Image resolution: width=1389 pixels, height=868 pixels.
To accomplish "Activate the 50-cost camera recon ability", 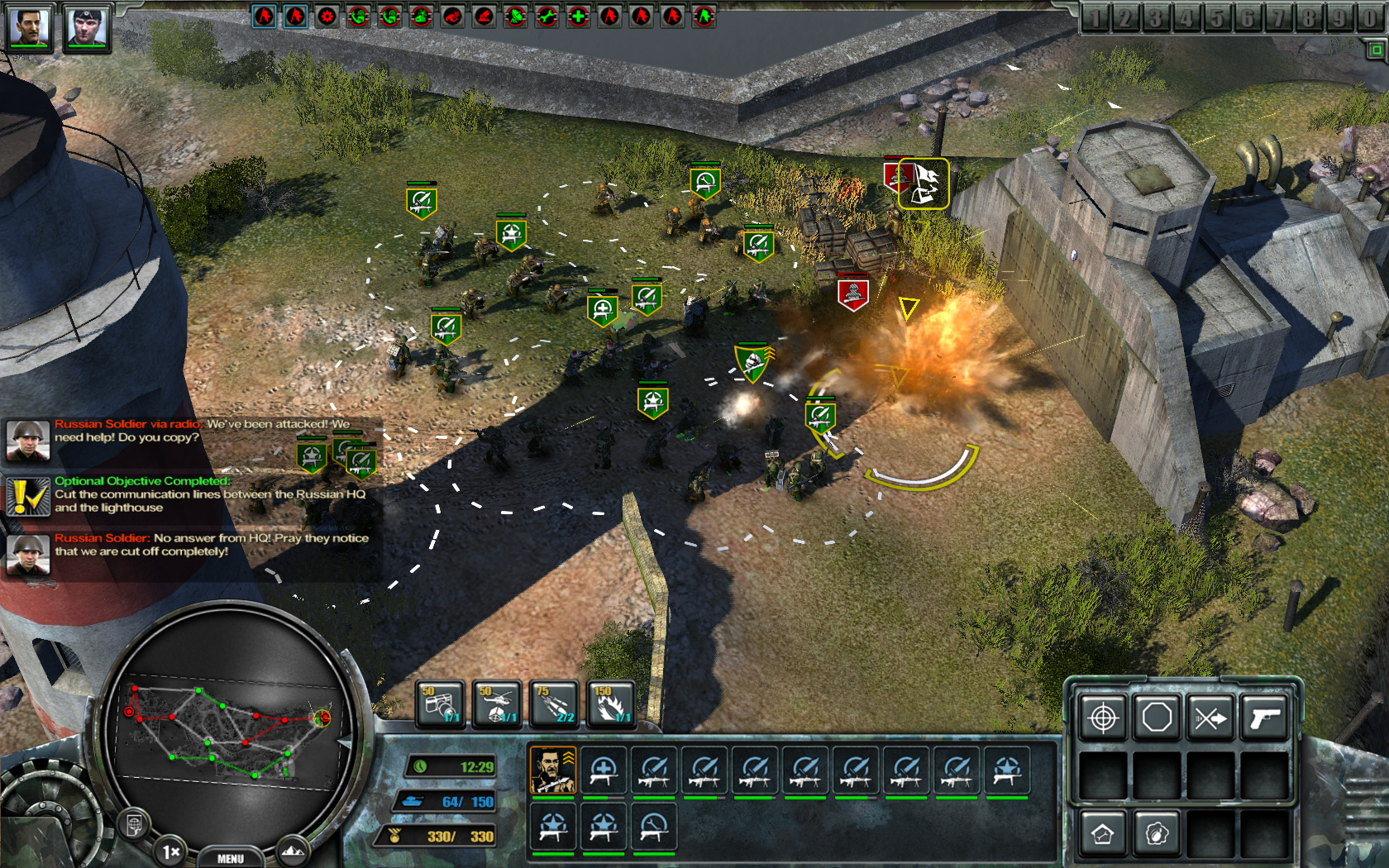I will pos(439,704).
